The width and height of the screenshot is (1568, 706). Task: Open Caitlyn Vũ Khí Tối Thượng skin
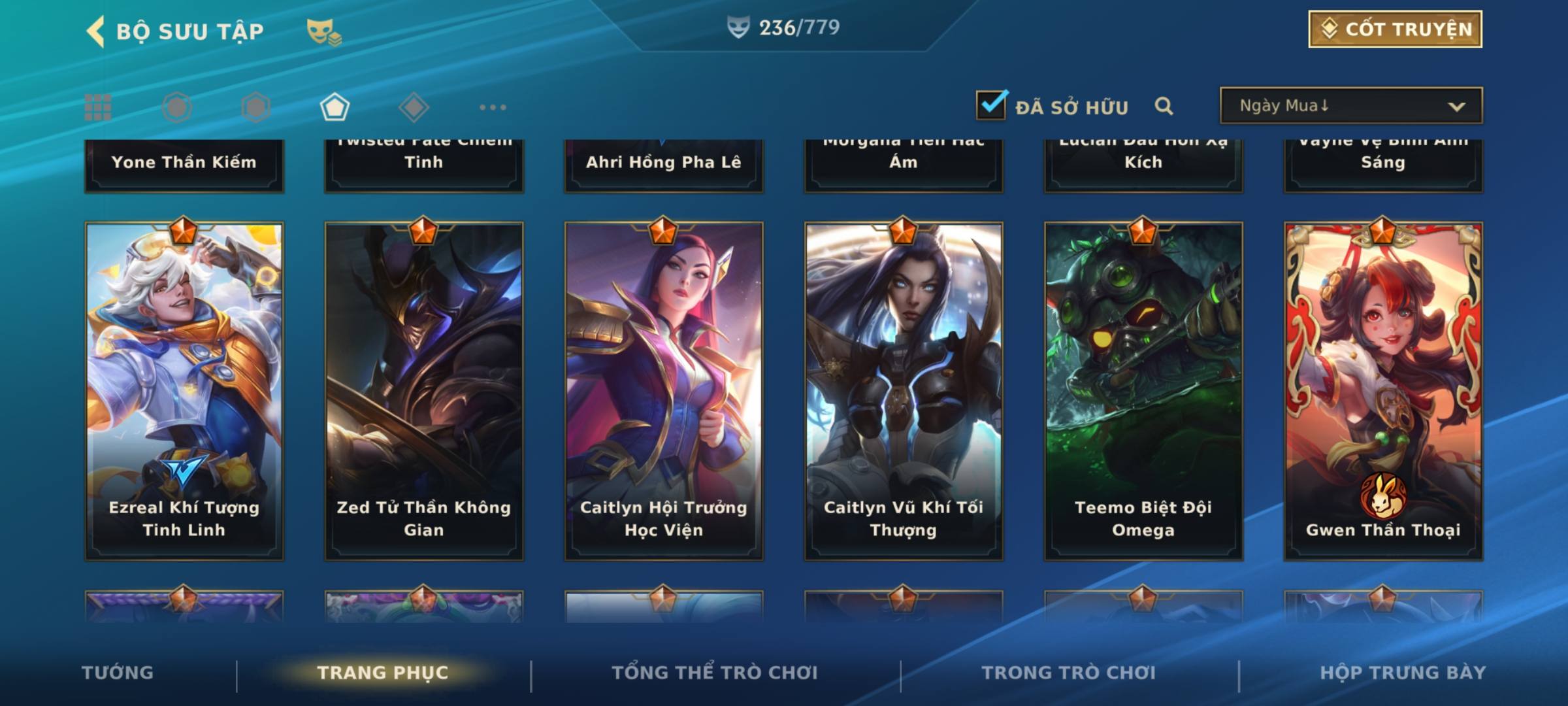(904, 391)
